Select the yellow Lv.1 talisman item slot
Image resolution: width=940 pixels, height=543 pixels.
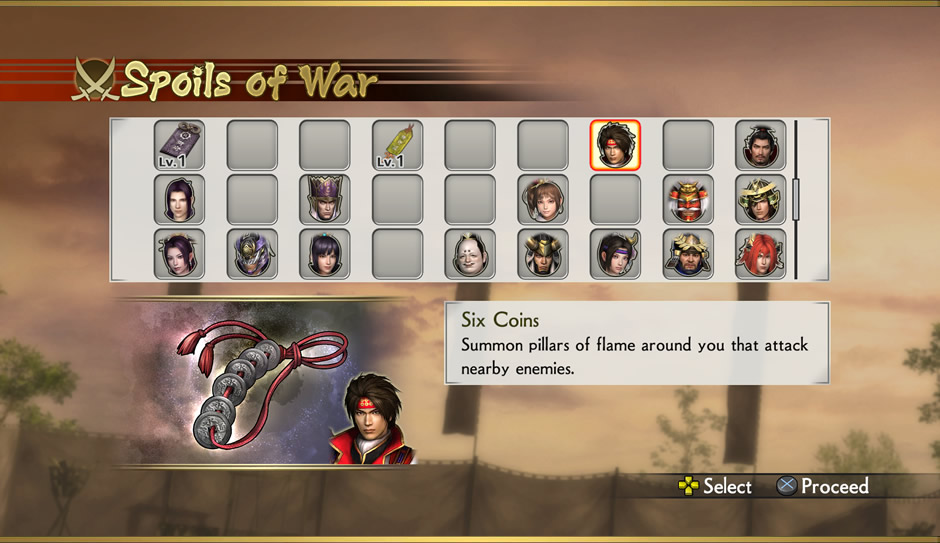pos(397,146)
